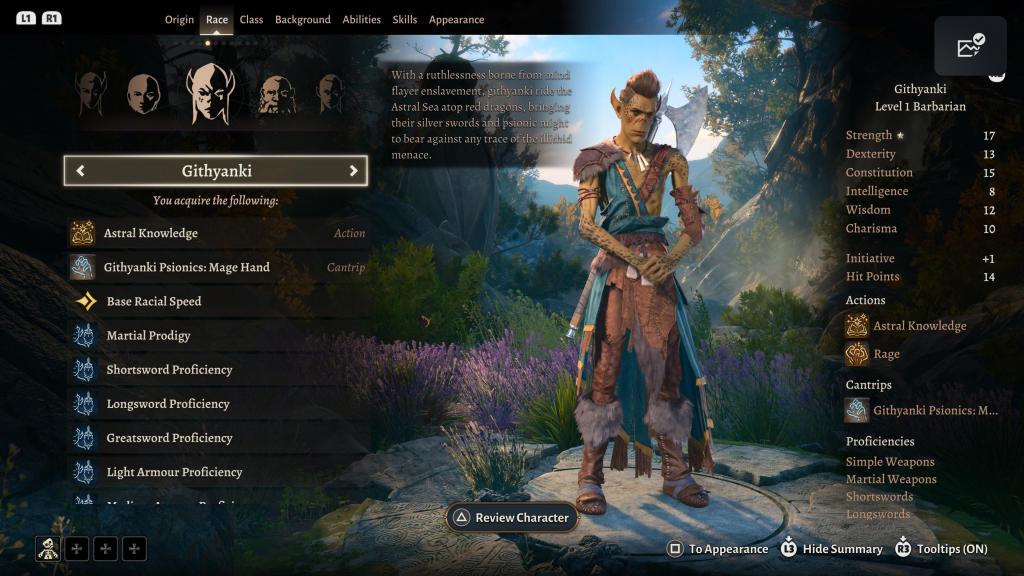Pick the bald human race portrait

[143, 94]
